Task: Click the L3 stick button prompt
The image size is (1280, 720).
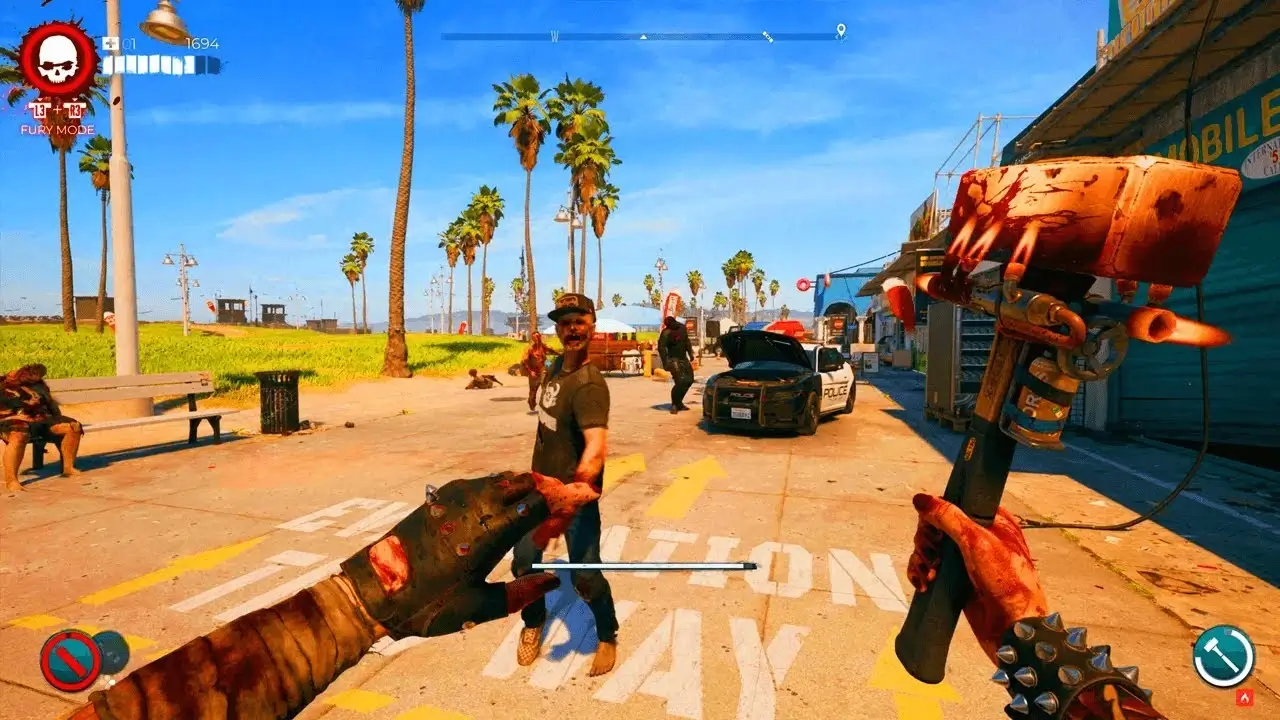Action: [x=41, y=110]
